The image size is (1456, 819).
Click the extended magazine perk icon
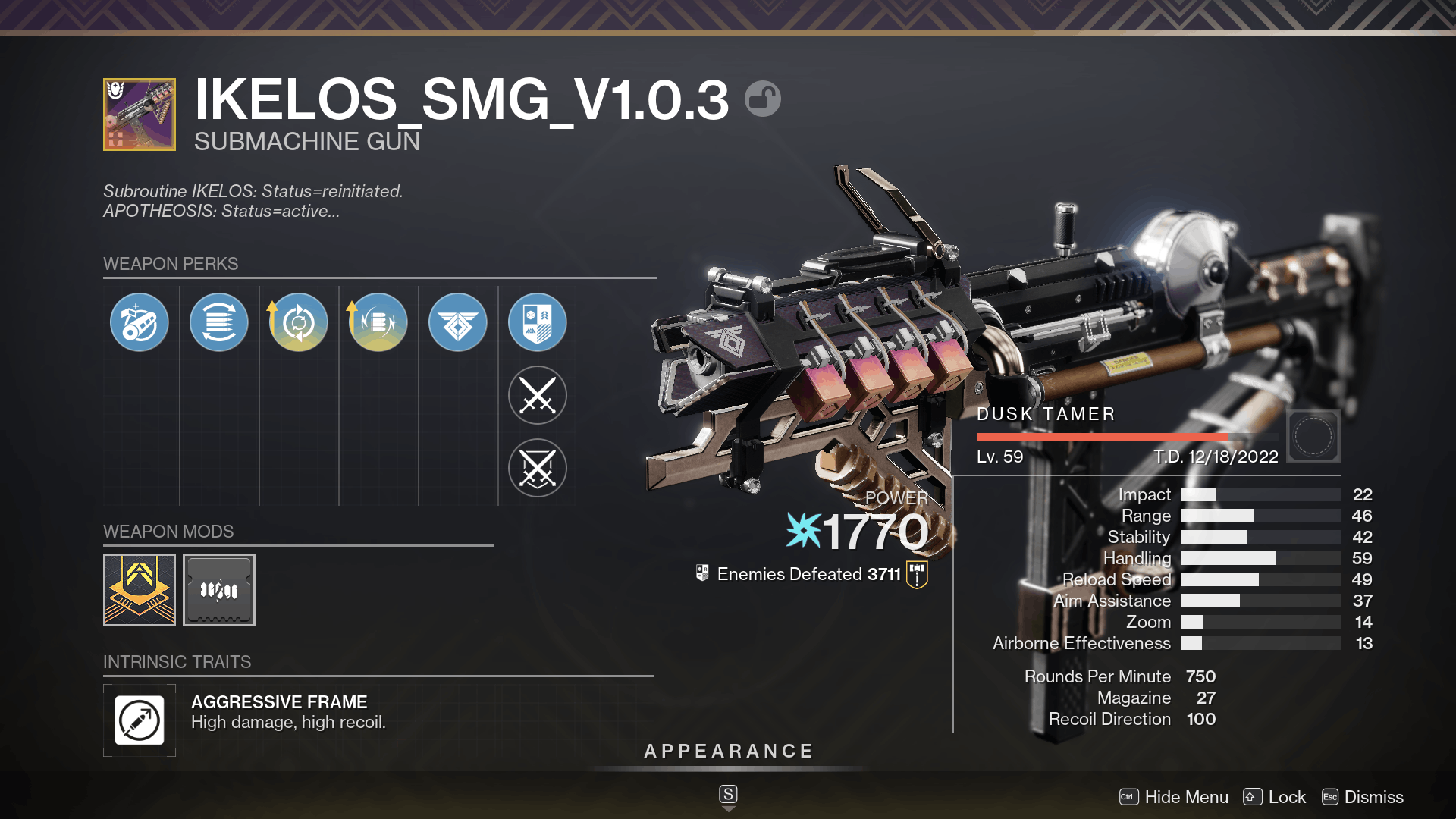[x=219, y=322]
